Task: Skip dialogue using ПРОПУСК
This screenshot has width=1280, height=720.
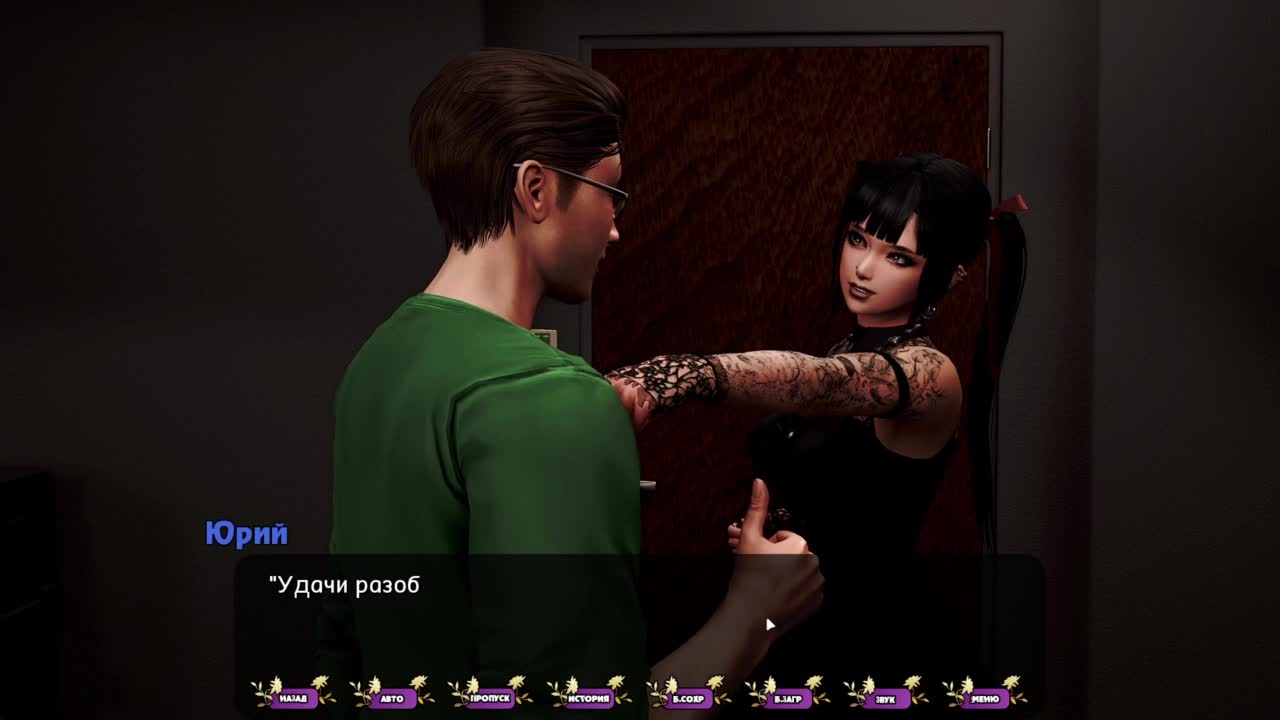Action: pyautogui.click(x=490, y=698)
